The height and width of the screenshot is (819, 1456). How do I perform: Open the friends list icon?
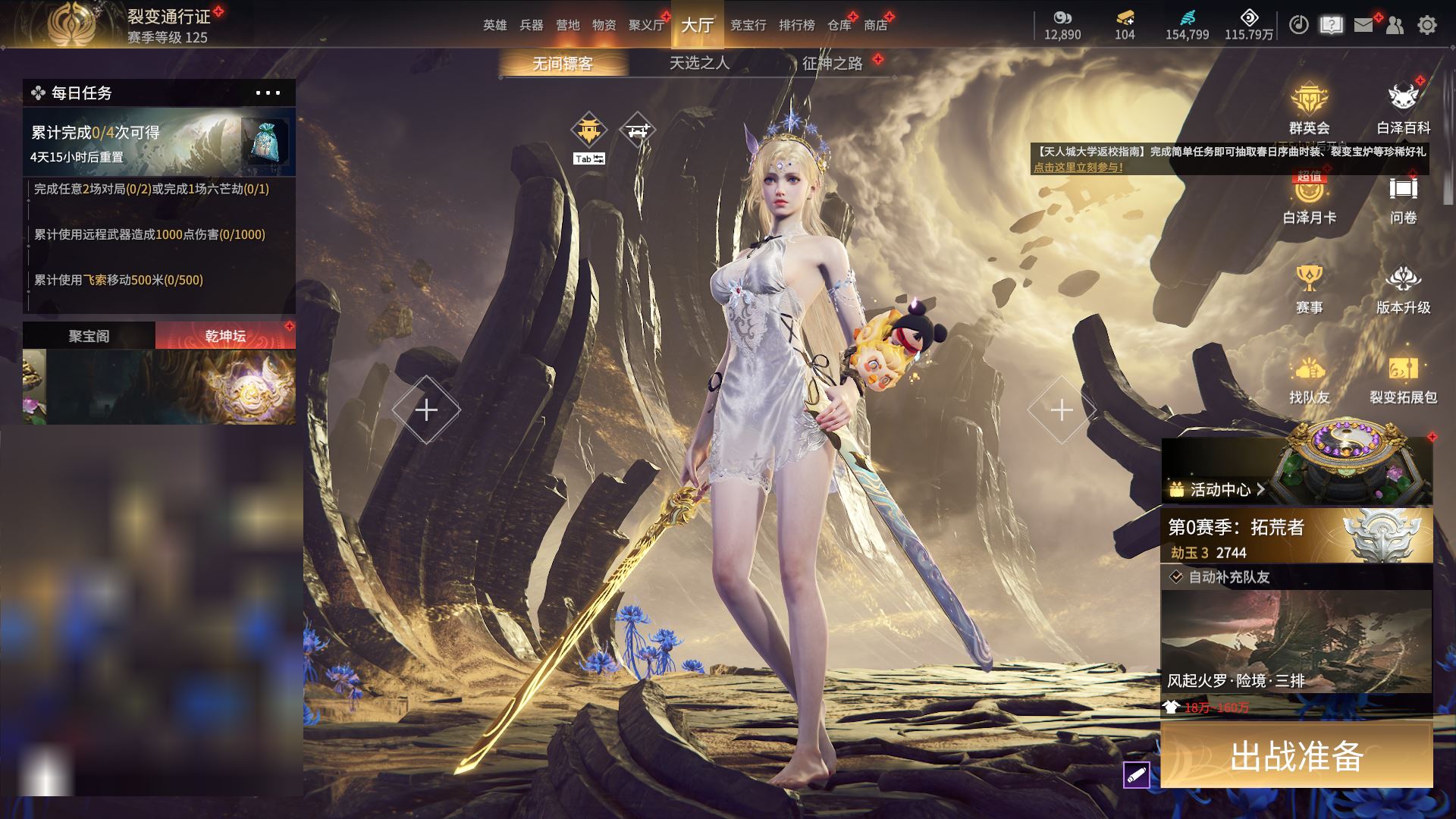(x=1395, y=25)
